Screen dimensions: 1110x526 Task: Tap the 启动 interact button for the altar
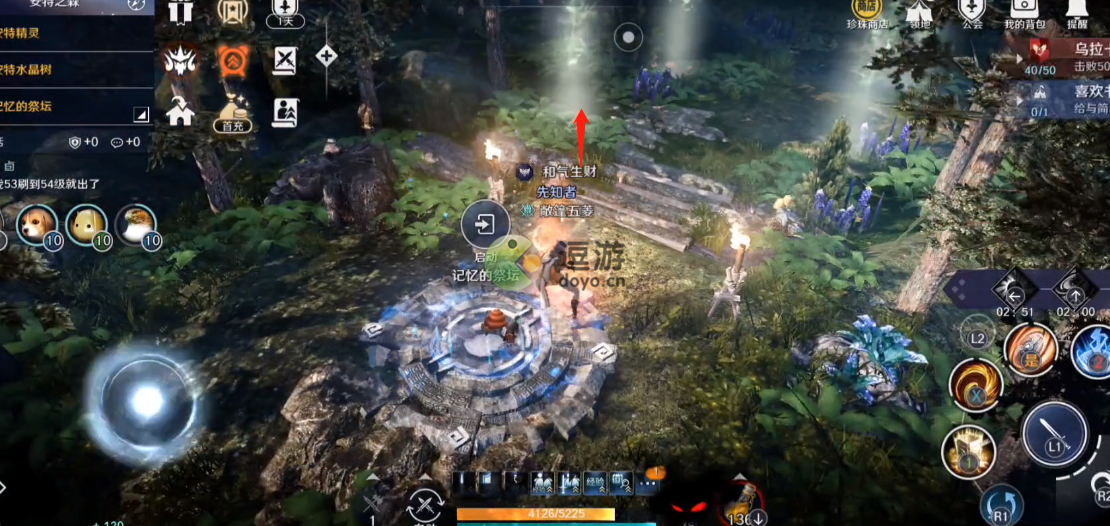pos(484,226)
